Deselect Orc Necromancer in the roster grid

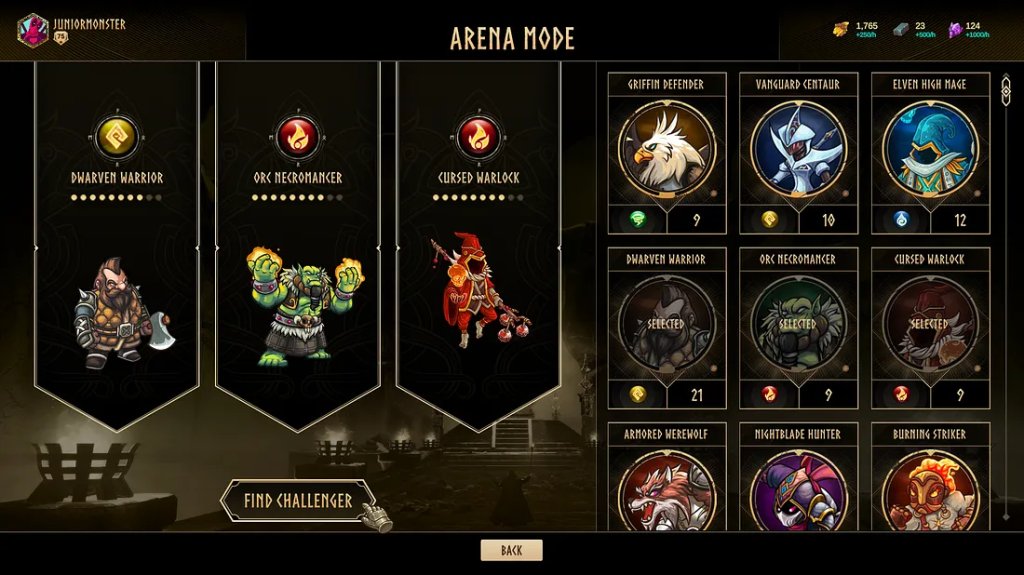[x=798, y=323]
